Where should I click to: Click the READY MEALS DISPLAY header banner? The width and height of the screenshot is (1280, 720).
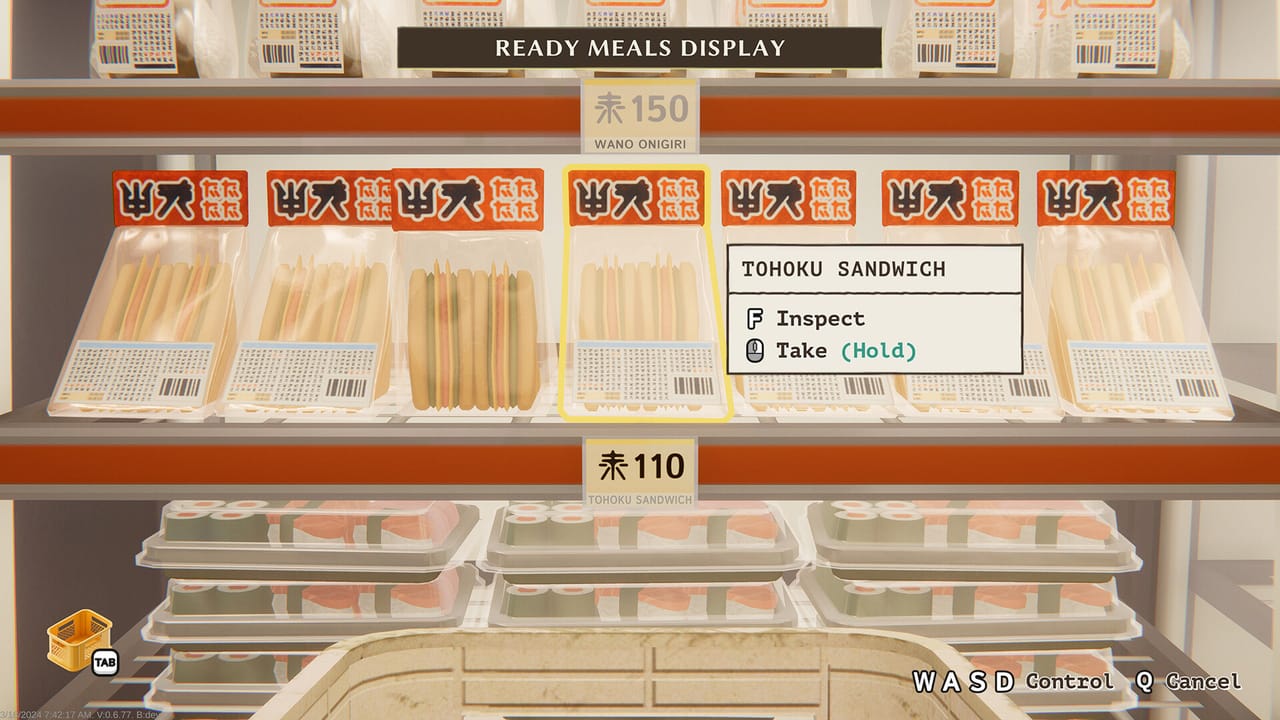pyautogui.click(x=641, y=46)
